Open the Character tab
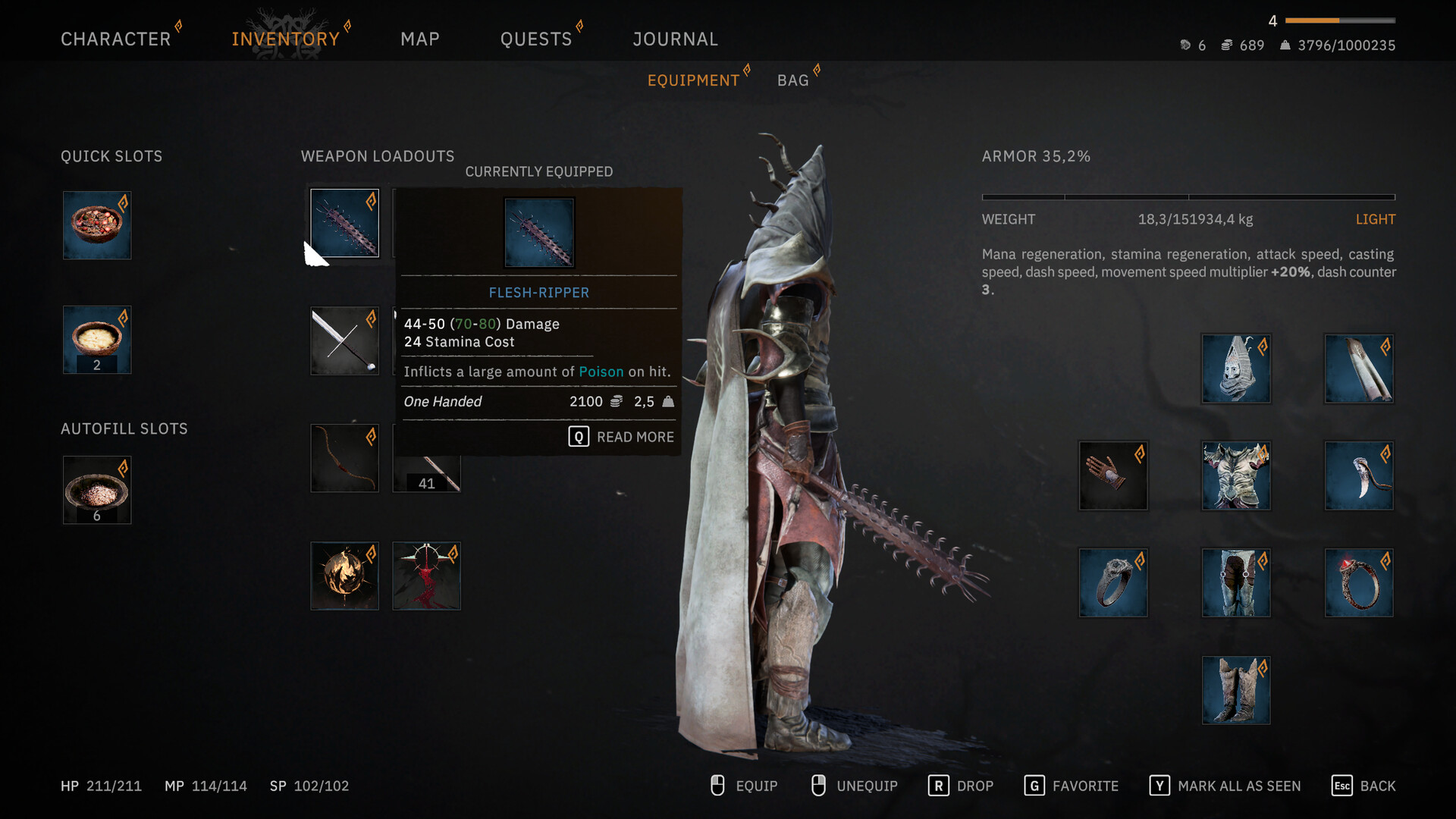Viewport: 1456px width, 819px height. [115, 39]
